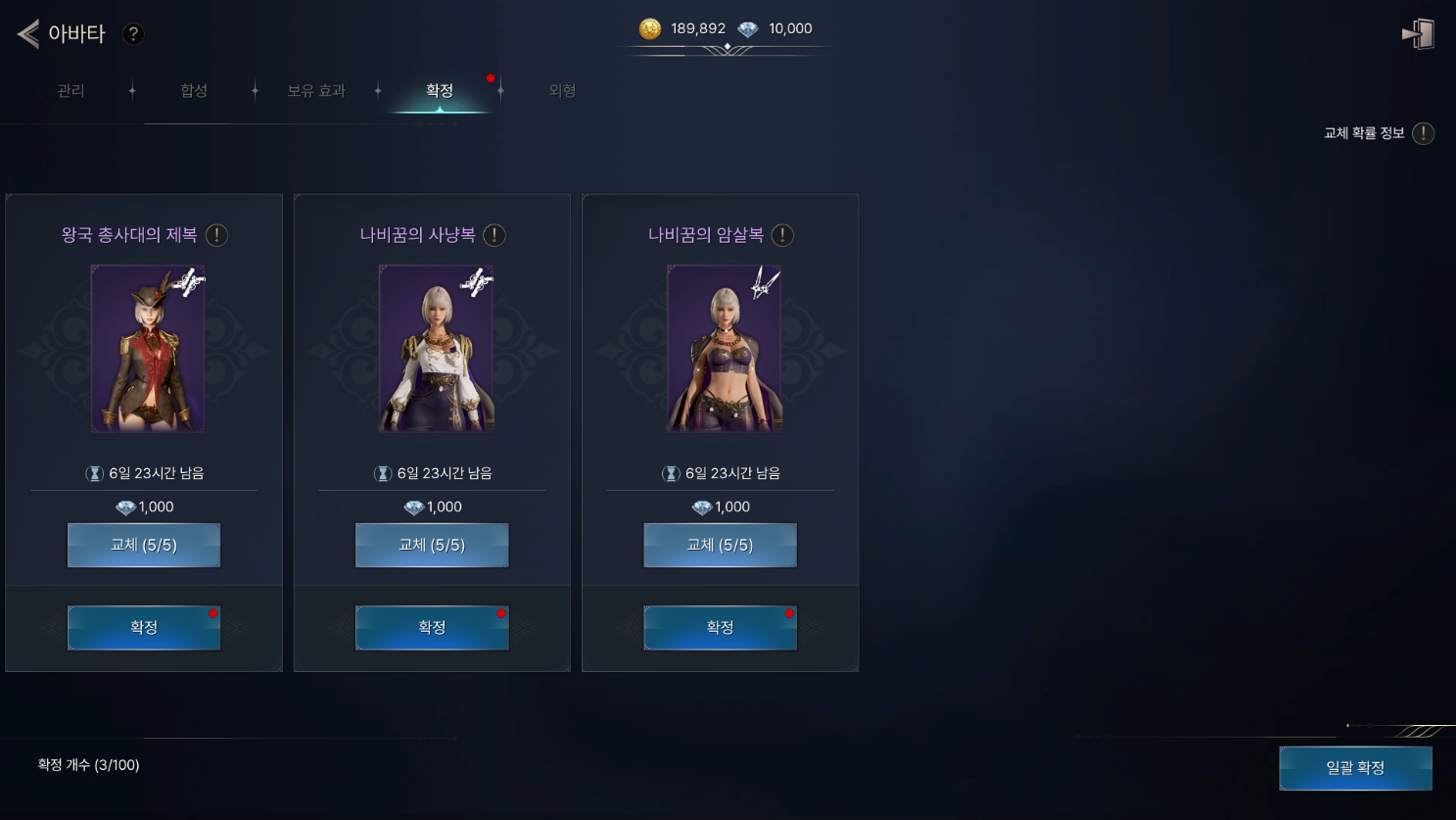Screen dimensions: 1456x820
Task: Go back from the 아바타 screen
Action: tap(28, 34)
